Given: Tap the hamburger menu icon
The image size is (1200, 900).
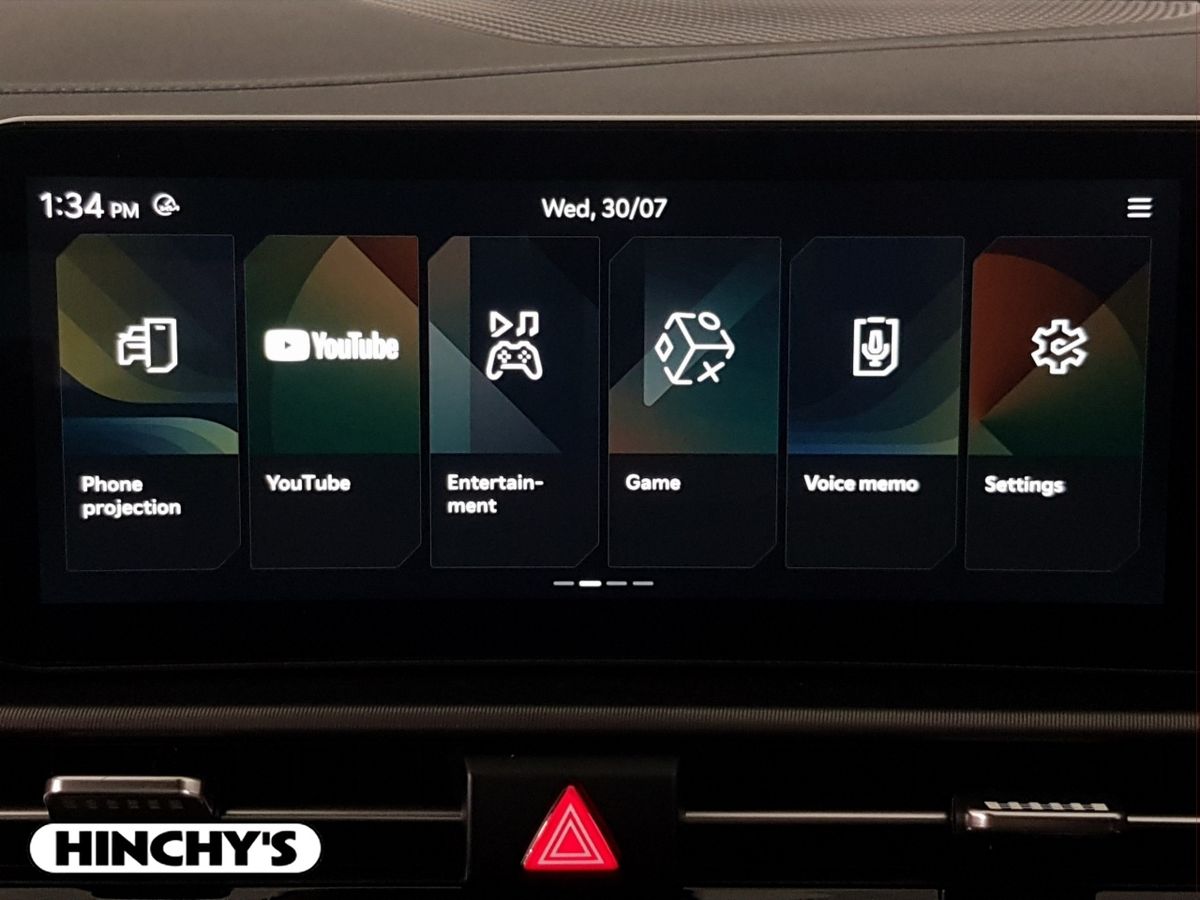Looking at the screenshot, I should click(1139, 208).
